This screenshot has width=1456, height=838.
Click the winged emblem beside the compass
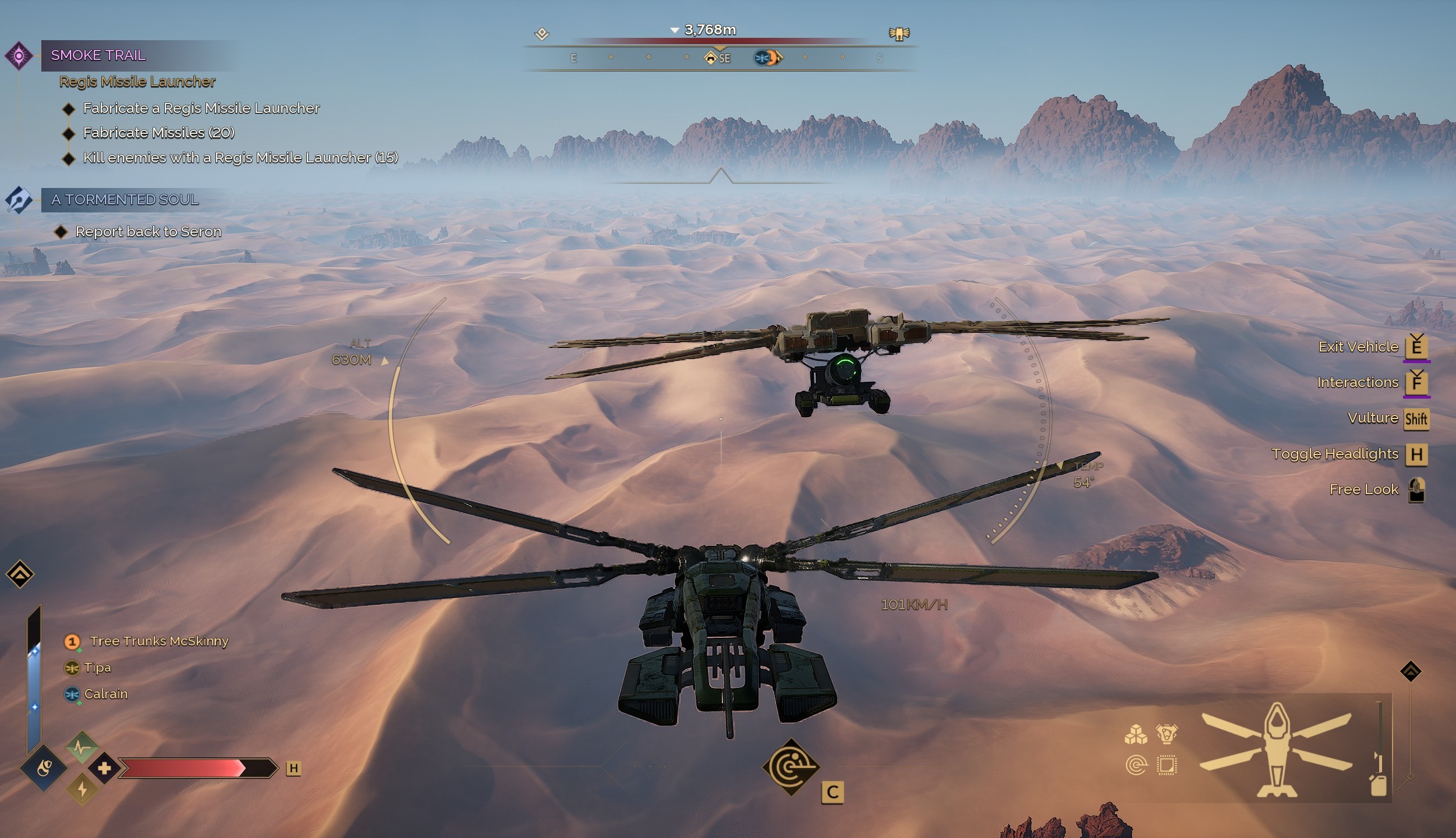[x=899, y=34]
